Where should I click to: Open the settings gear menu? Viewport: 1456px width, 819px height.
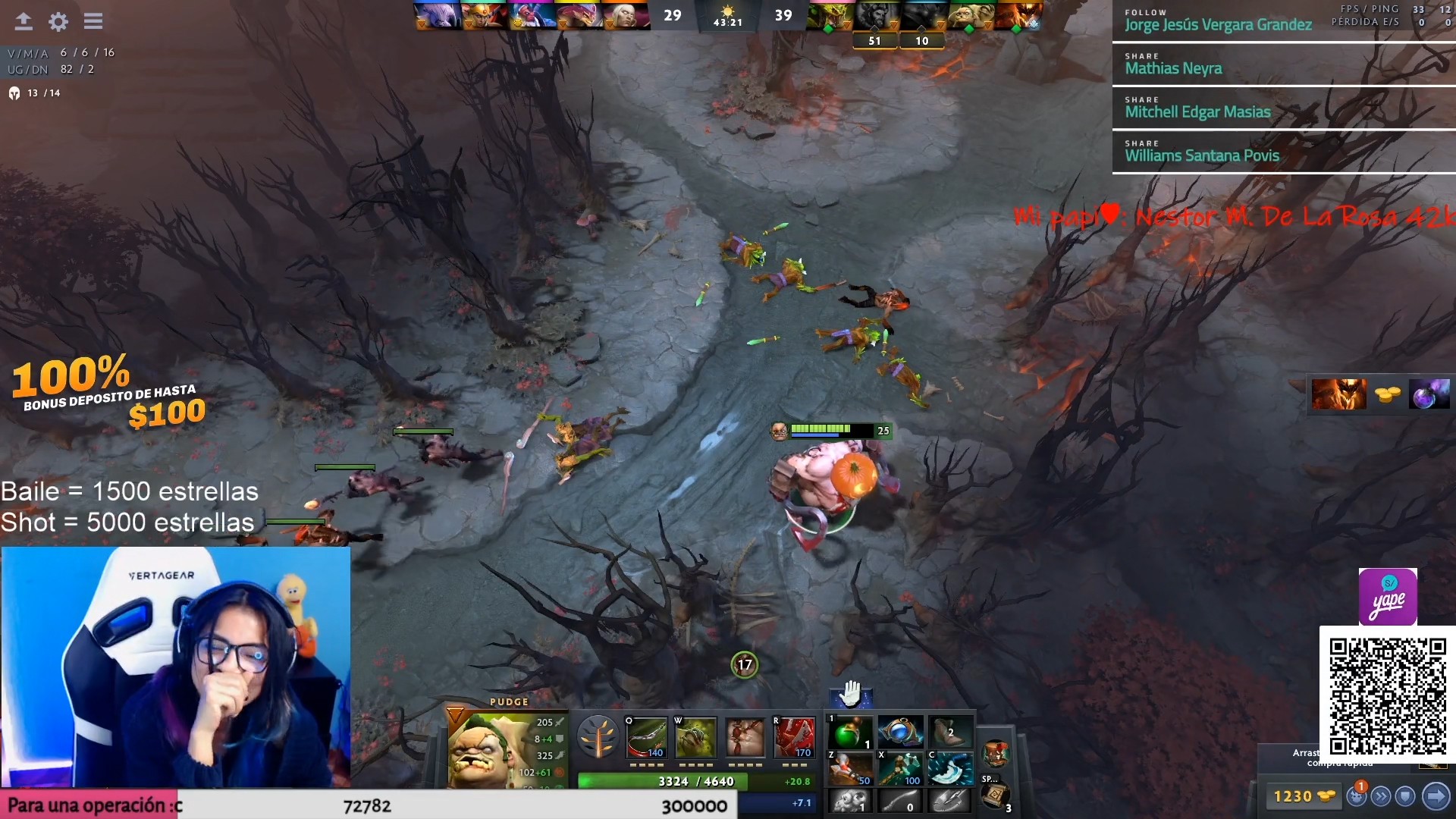(58, 21)
